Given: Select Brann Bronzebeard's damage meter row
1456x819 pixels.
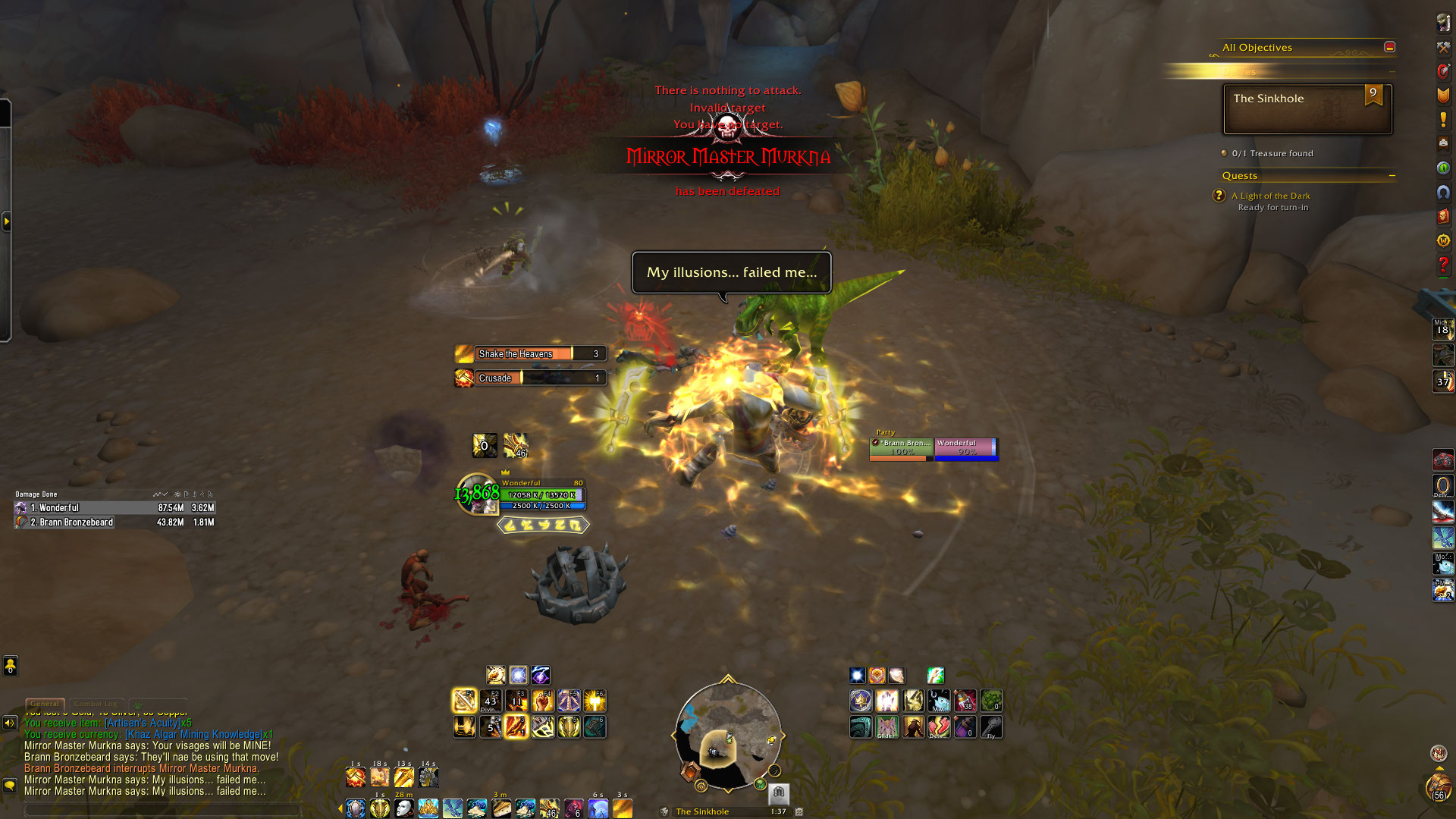Looking at the screenshot, I should click(115, 522).
